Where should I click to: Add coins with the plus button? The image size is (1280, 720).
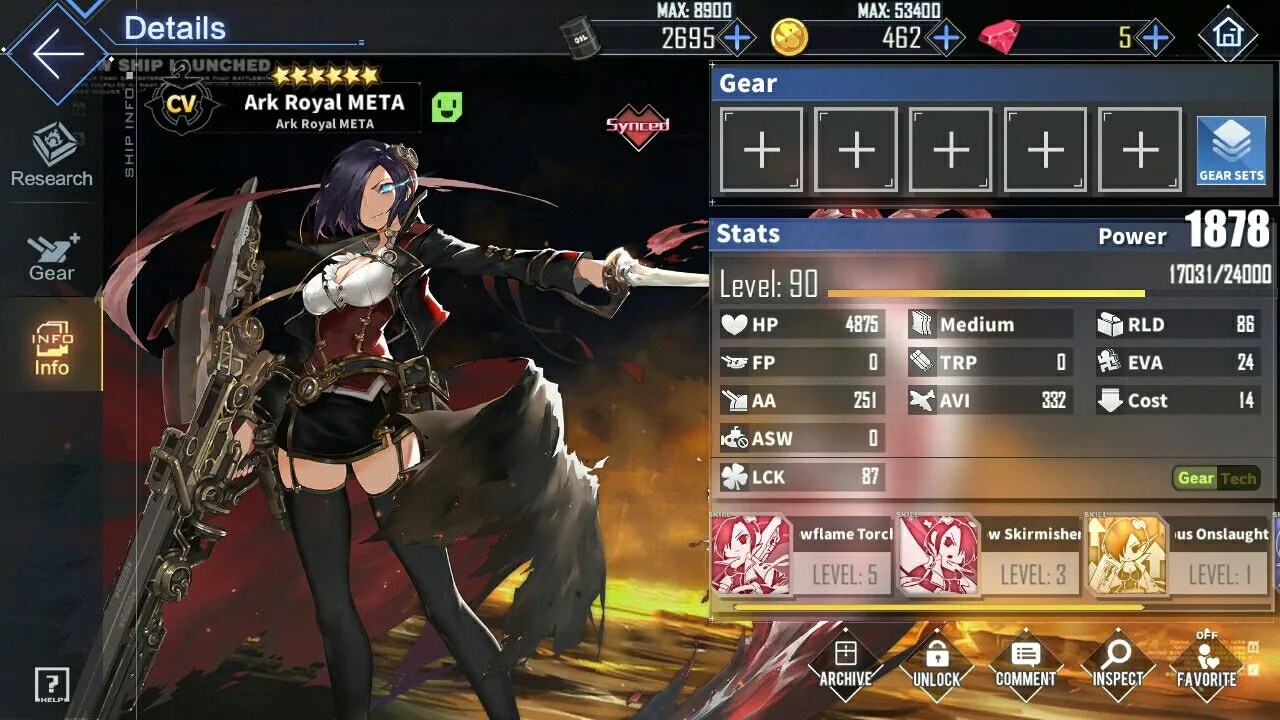point(945,38)
